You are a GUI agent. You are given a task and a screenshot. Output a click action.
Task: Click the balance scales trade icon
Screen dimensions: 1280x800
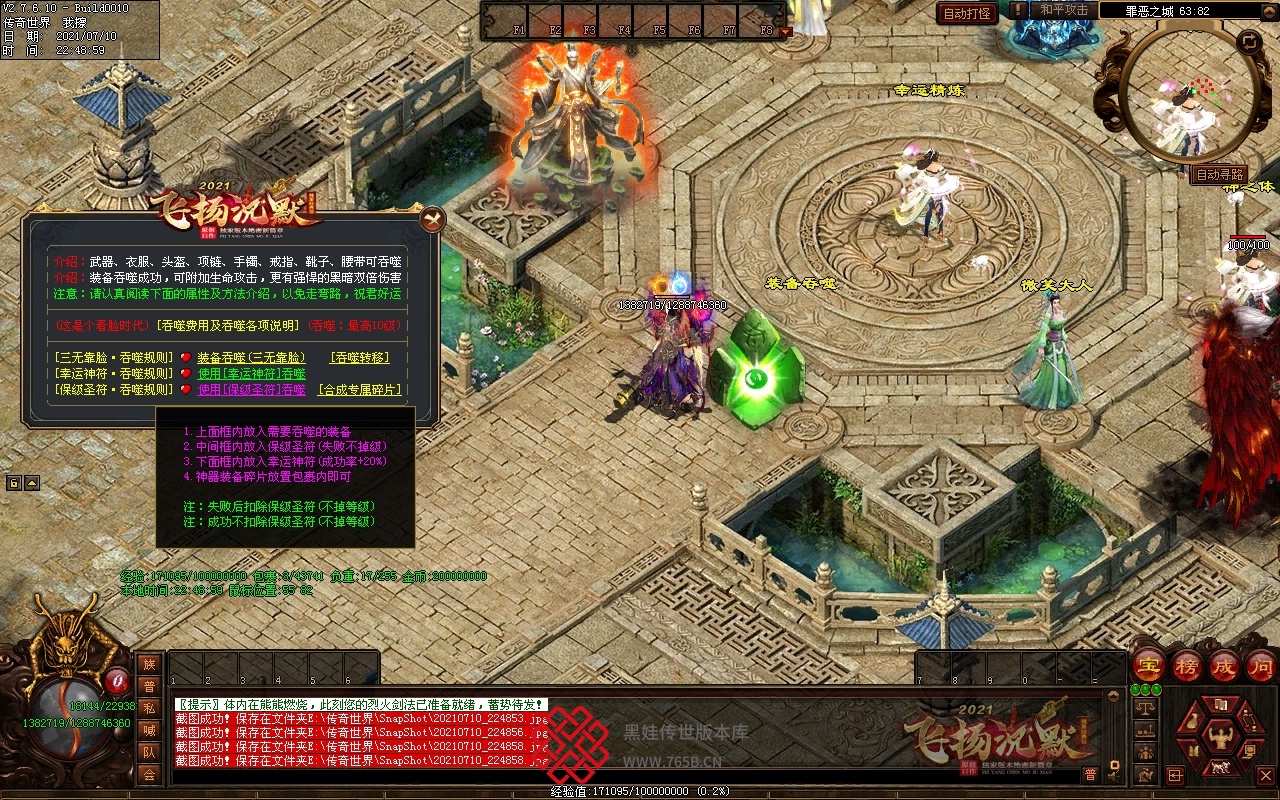point(1147,707)
